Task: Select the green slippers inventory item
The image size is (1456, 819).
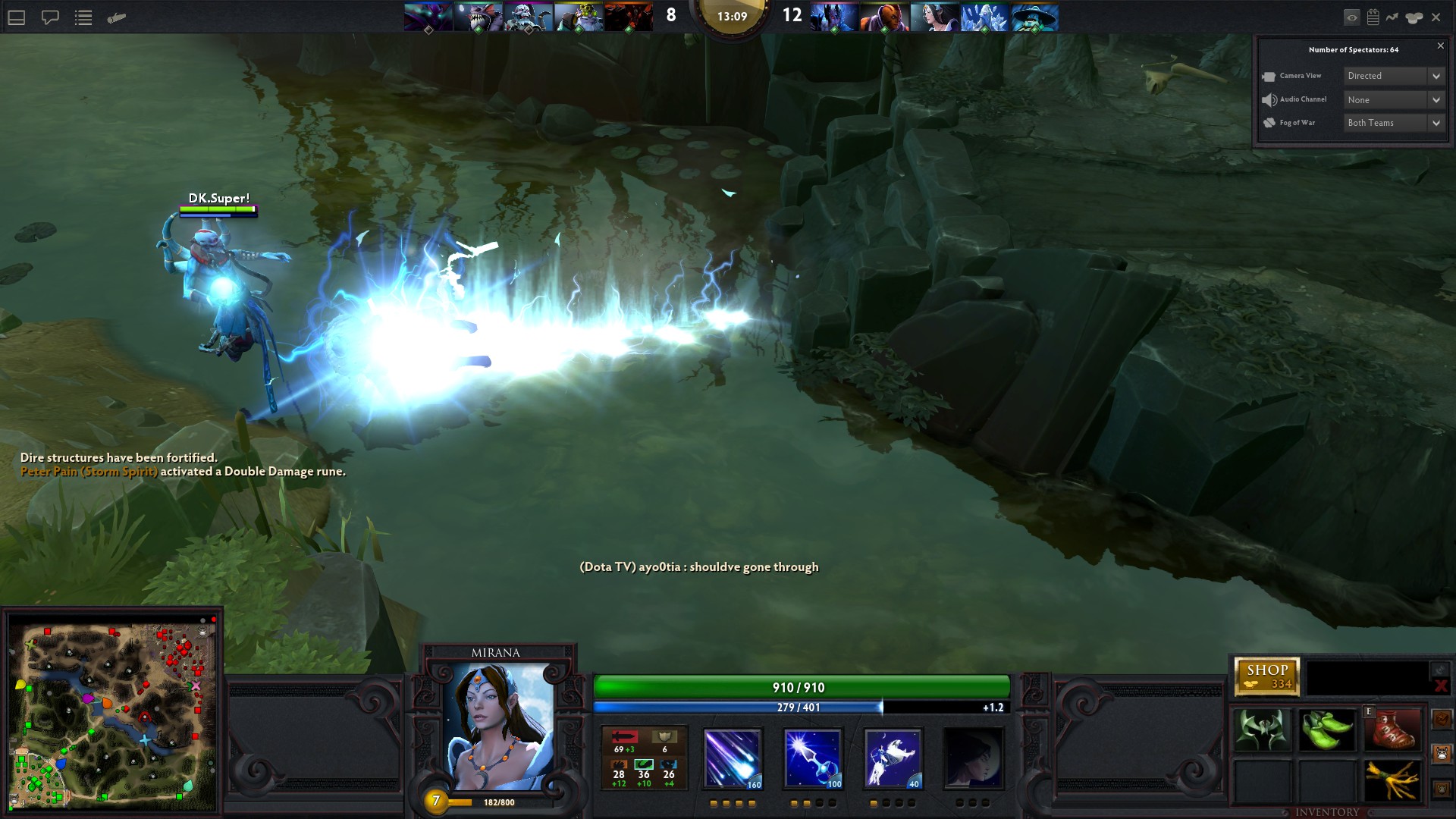Action: [x=1327, y=730]
